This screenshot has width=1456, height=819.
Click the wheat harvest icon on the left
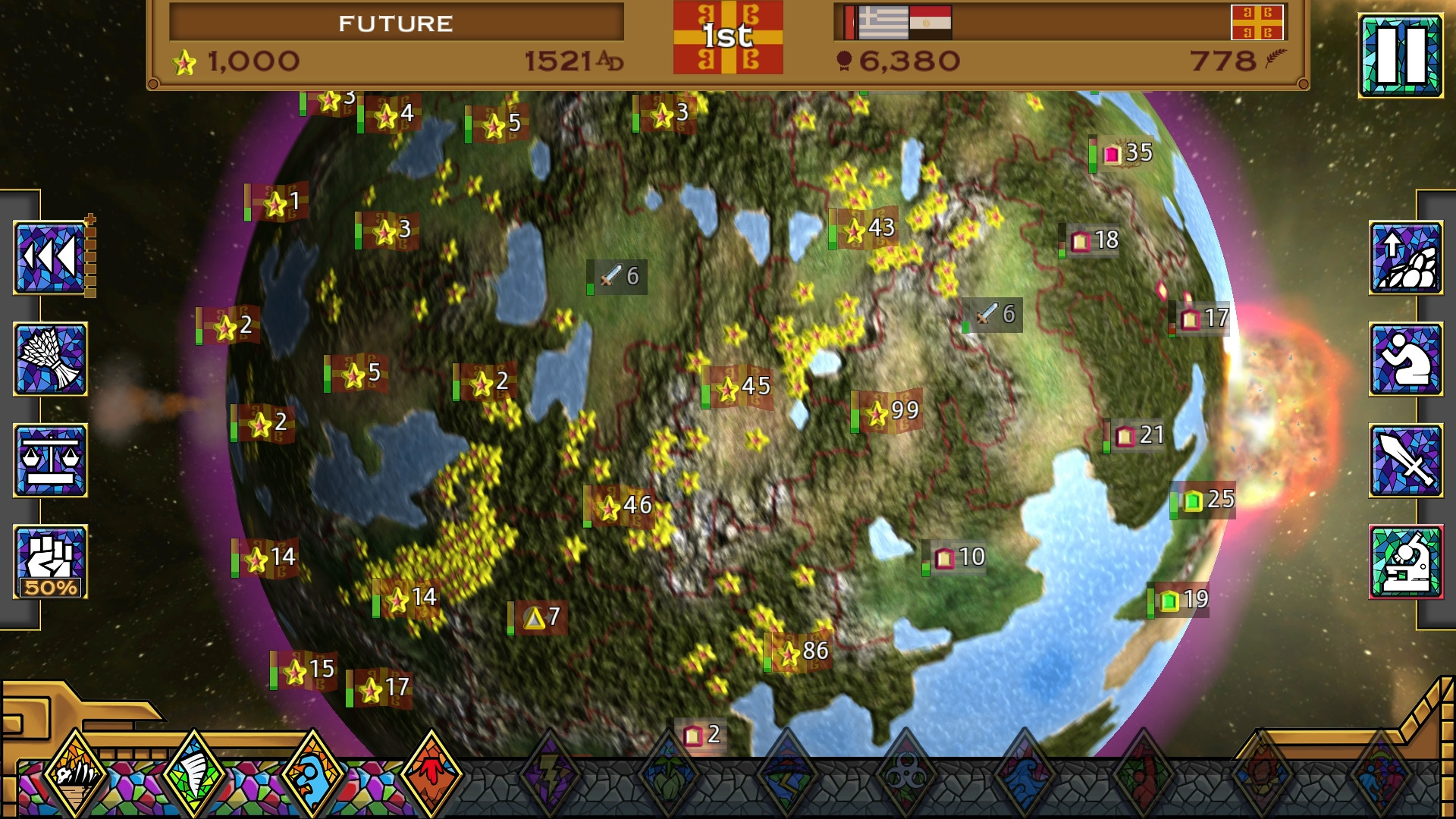(49, 356)
